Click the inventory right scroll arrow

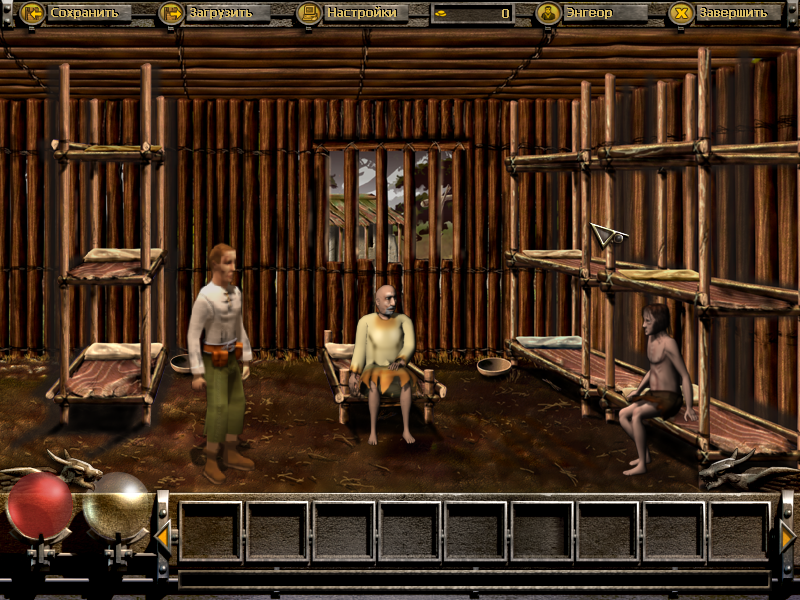(x=787, y=539)
